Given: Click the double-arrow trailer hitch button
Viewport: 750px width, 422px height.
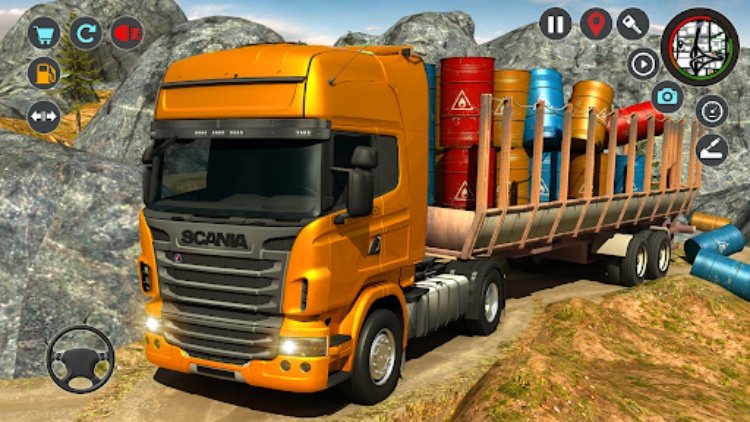Looking at the screenshot, I should (x=43, y=116).
